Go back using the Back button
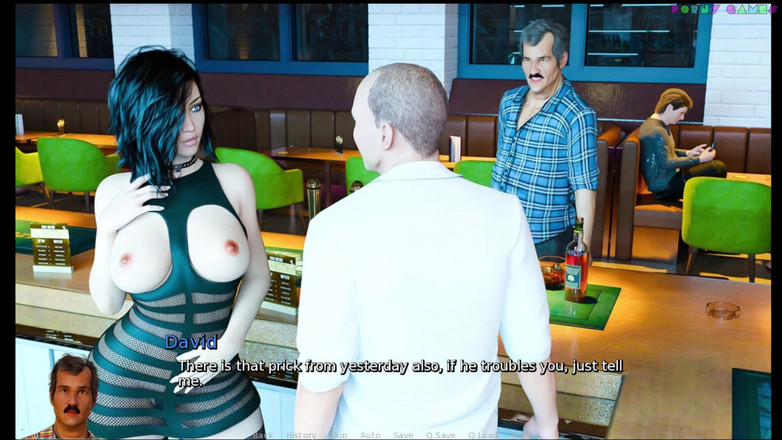This screenshot has height=440, width=782. click(x=262, y=435)
